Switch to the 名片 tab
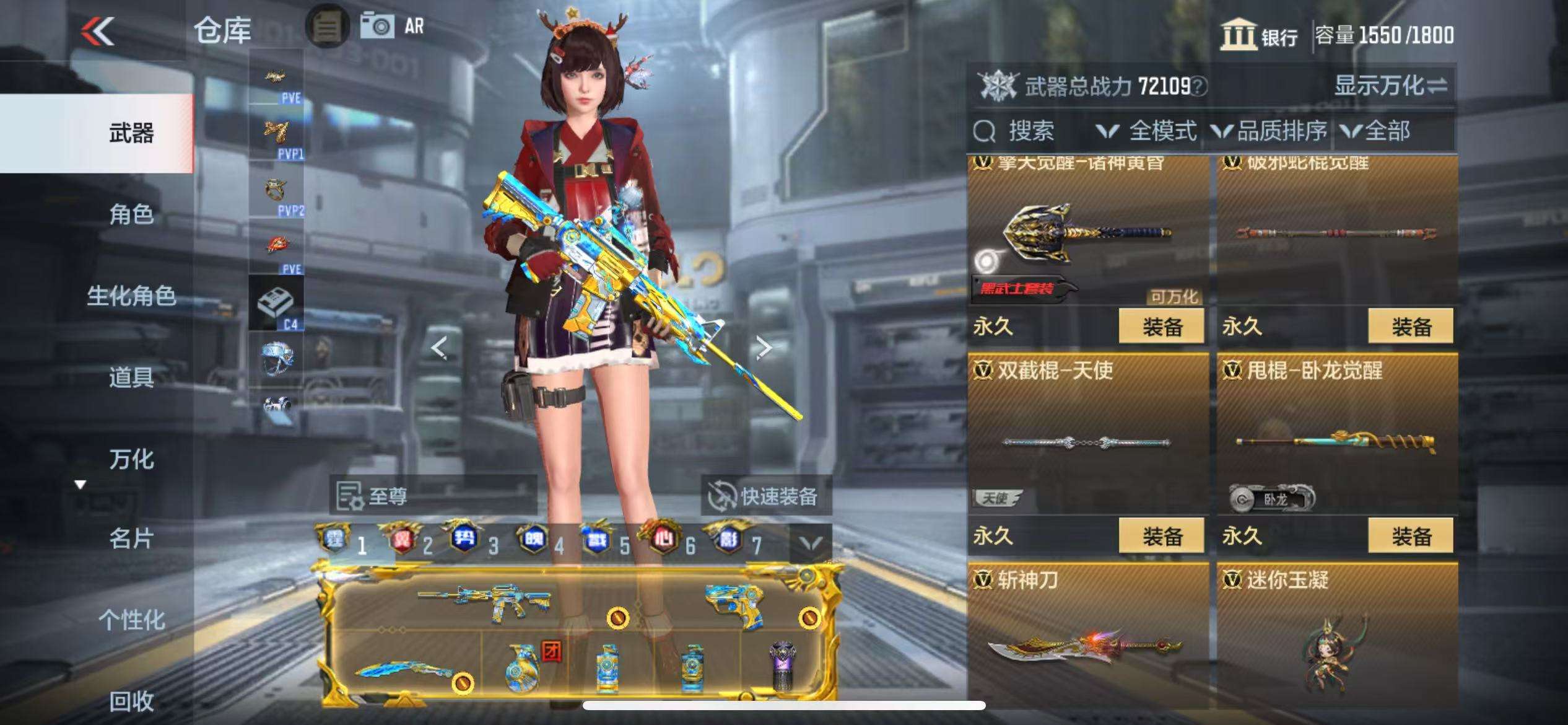The height and width of the screenshot is (725, 1568). point(131,538)
